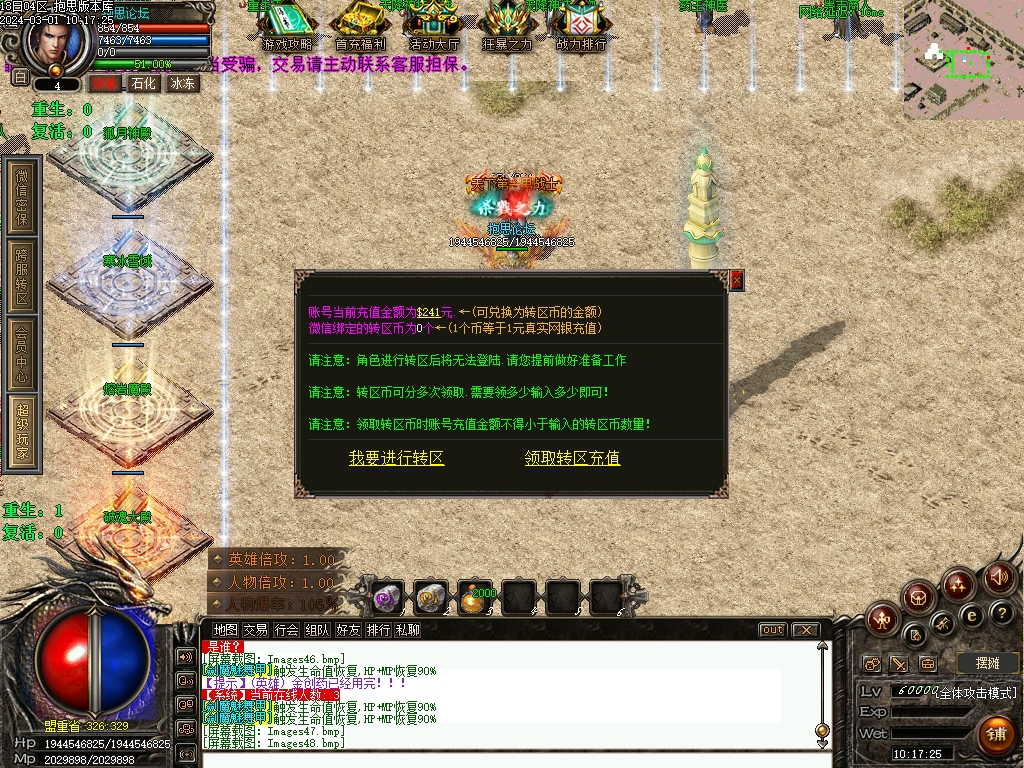Choose 我要进行转区 option
This screenshot has height=768, width=1024.
396,458
